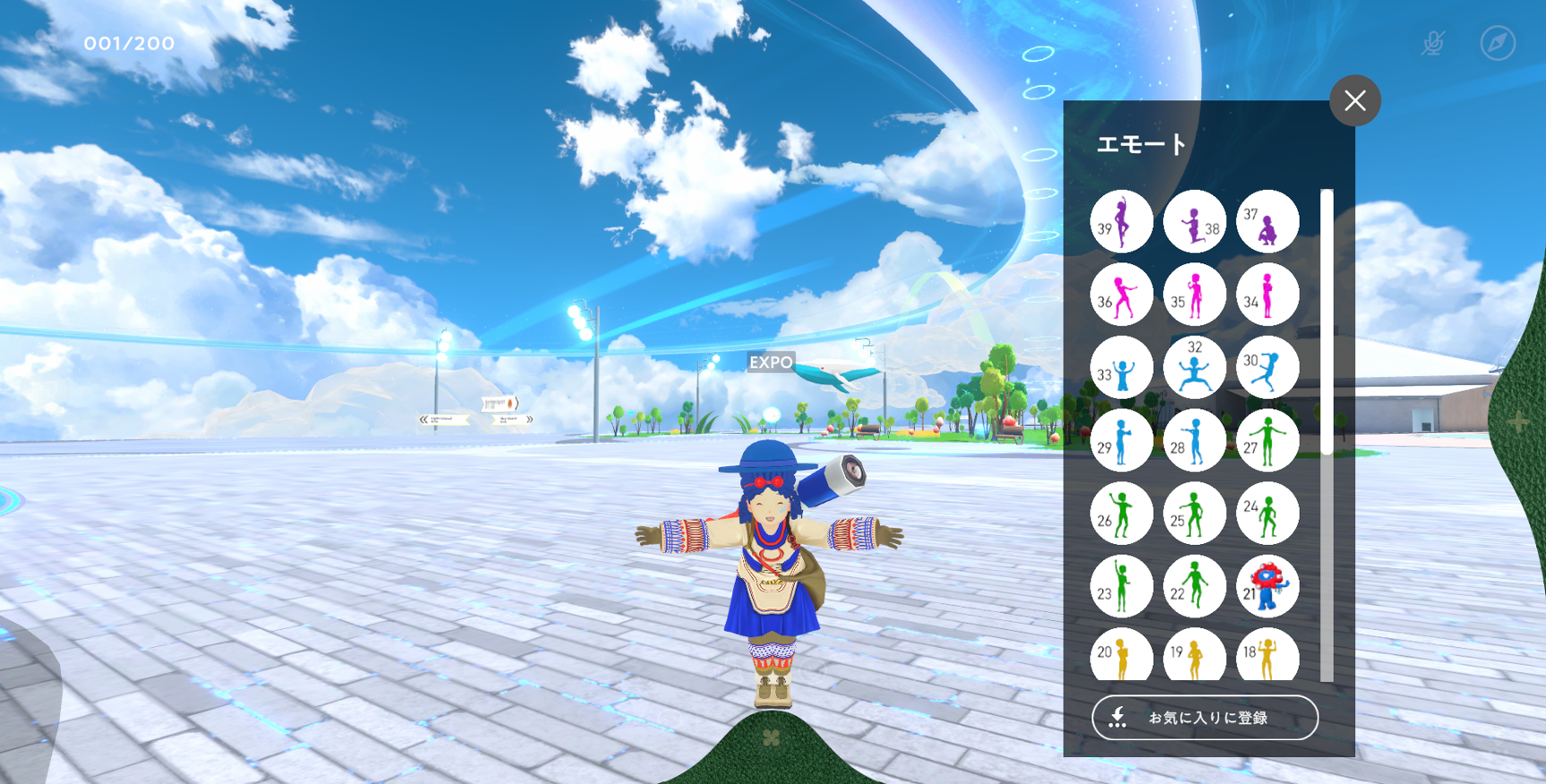Play purple crouching emote 37

tap(1267, 221)
